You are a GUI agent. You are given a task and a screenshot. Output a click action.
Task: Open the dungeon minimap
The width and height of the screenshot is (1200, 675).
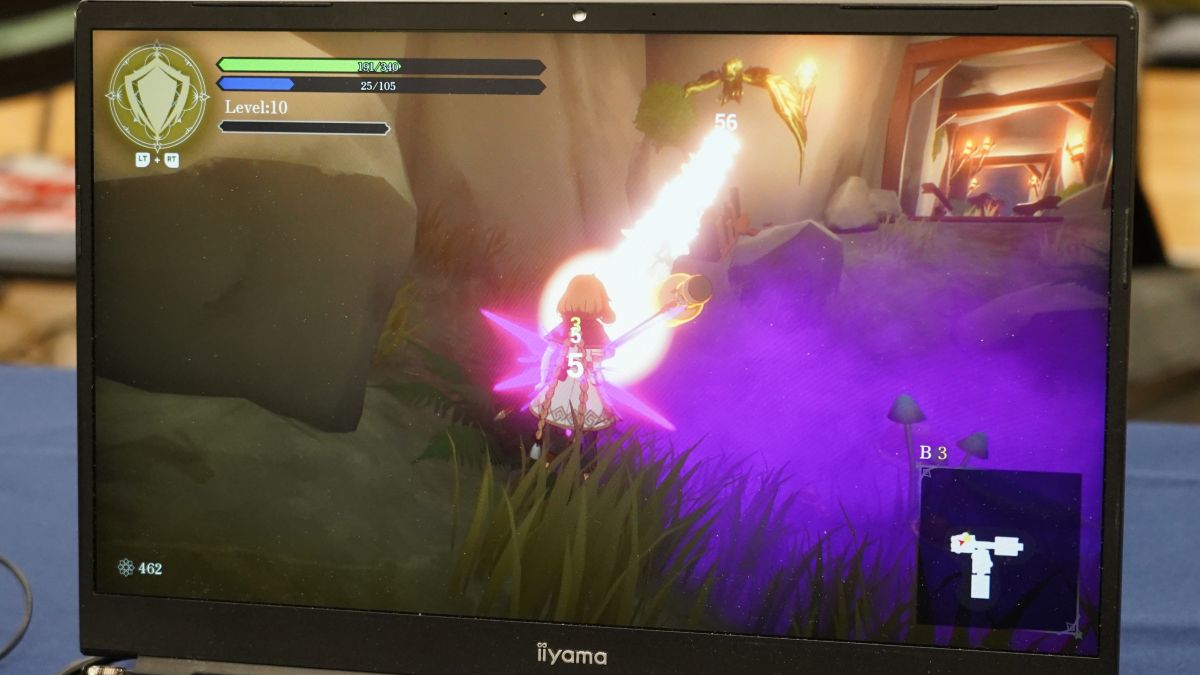point(998,550)
